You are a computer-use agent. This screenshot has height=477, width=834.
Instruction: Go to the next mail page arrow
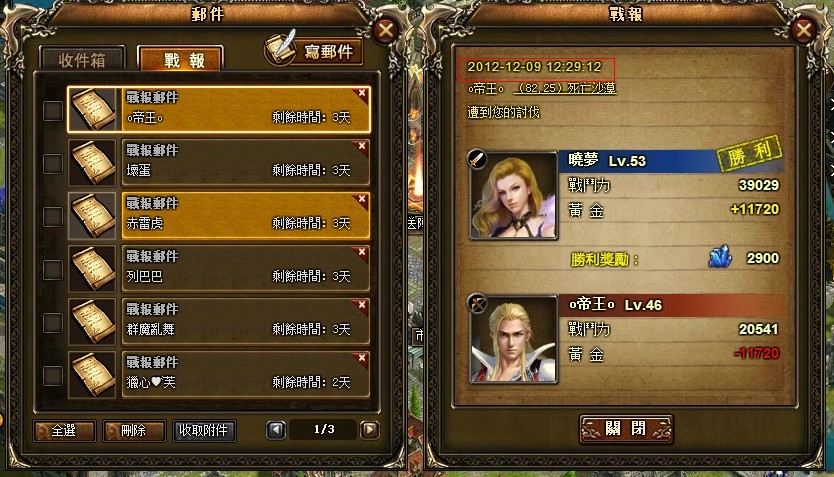pyautogui.click(x=370, y=430)
